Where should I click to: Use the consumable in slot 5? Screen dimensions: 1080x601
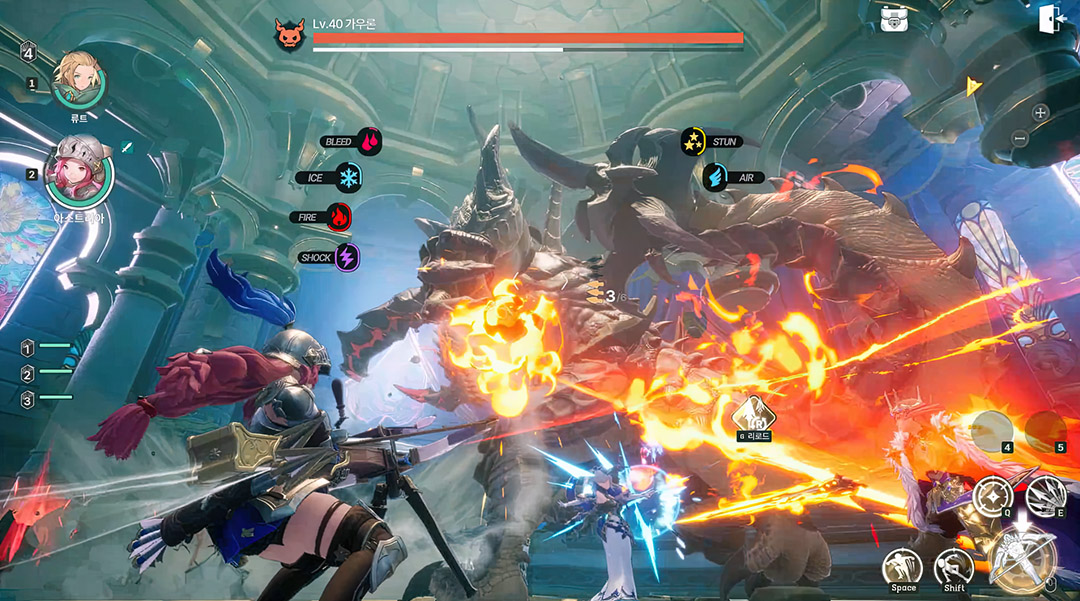coord(1045,430)
